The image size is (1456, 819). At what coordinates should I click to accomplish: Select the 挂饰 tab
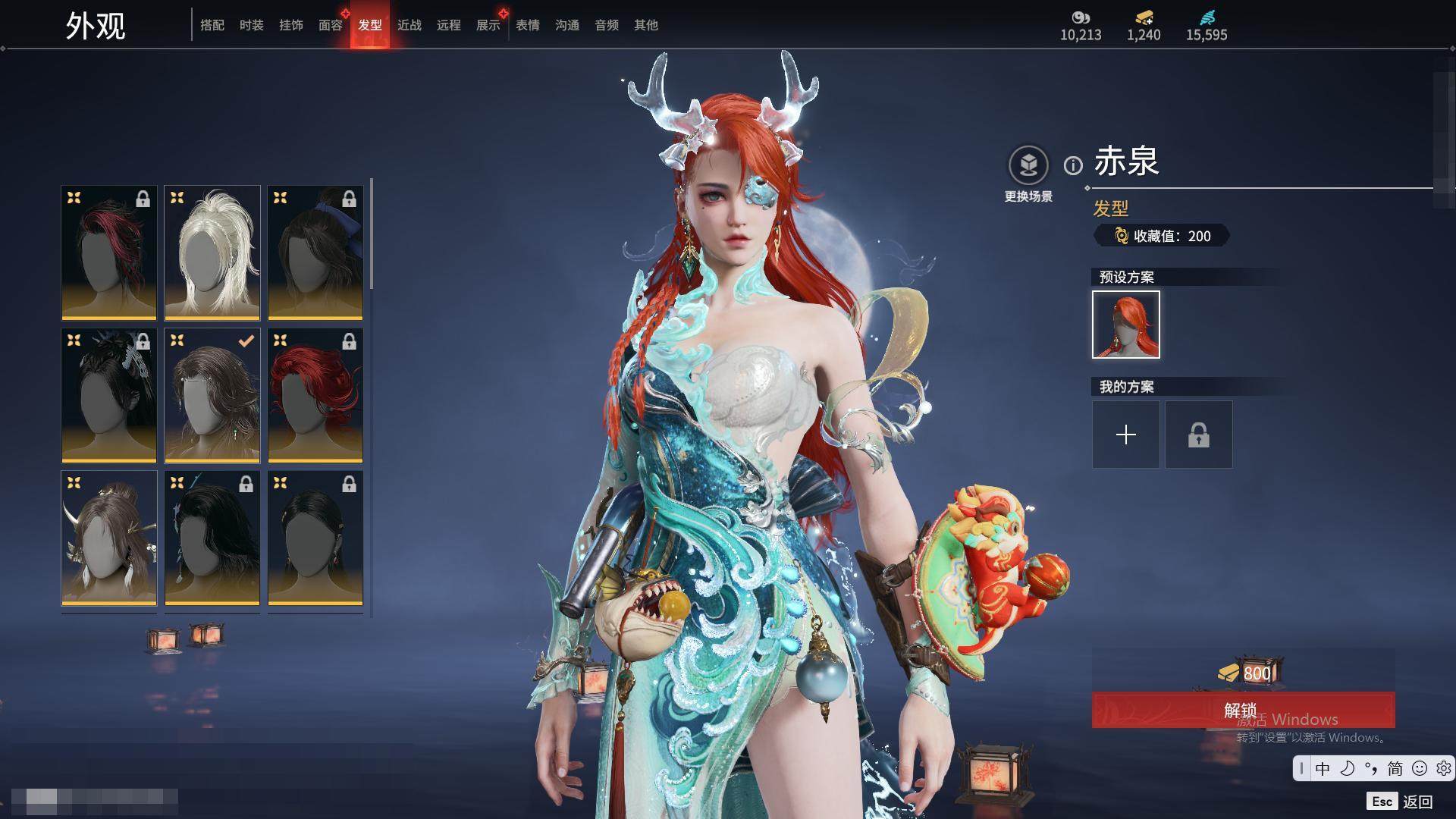291,25
